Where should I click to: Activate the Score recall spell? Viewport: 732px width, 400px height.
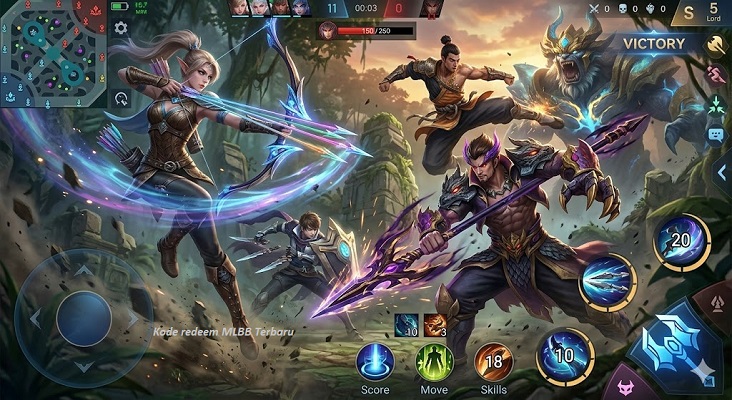click(x=375, y=360)
